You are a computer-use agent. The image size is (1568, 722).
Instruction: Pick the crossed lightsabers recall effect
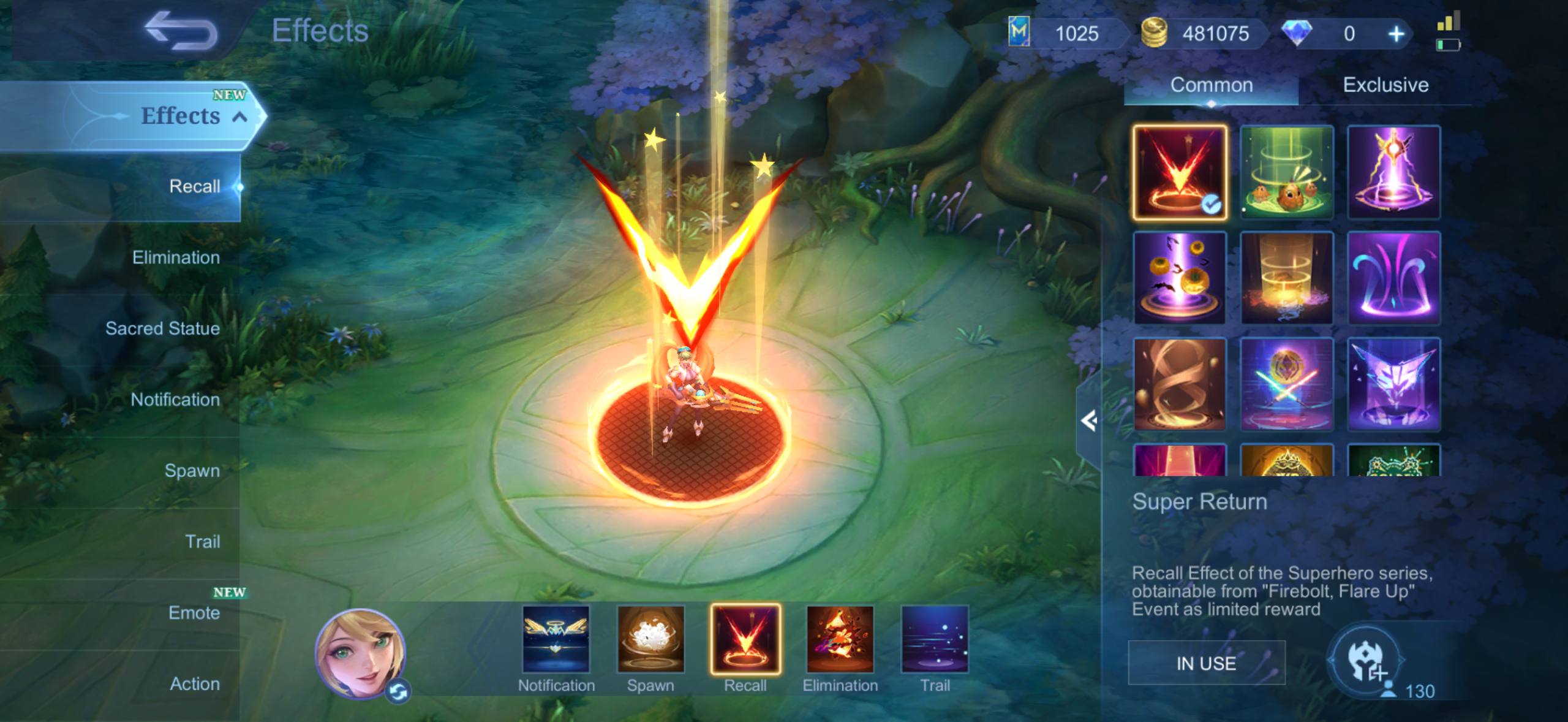coord(1286,384)
